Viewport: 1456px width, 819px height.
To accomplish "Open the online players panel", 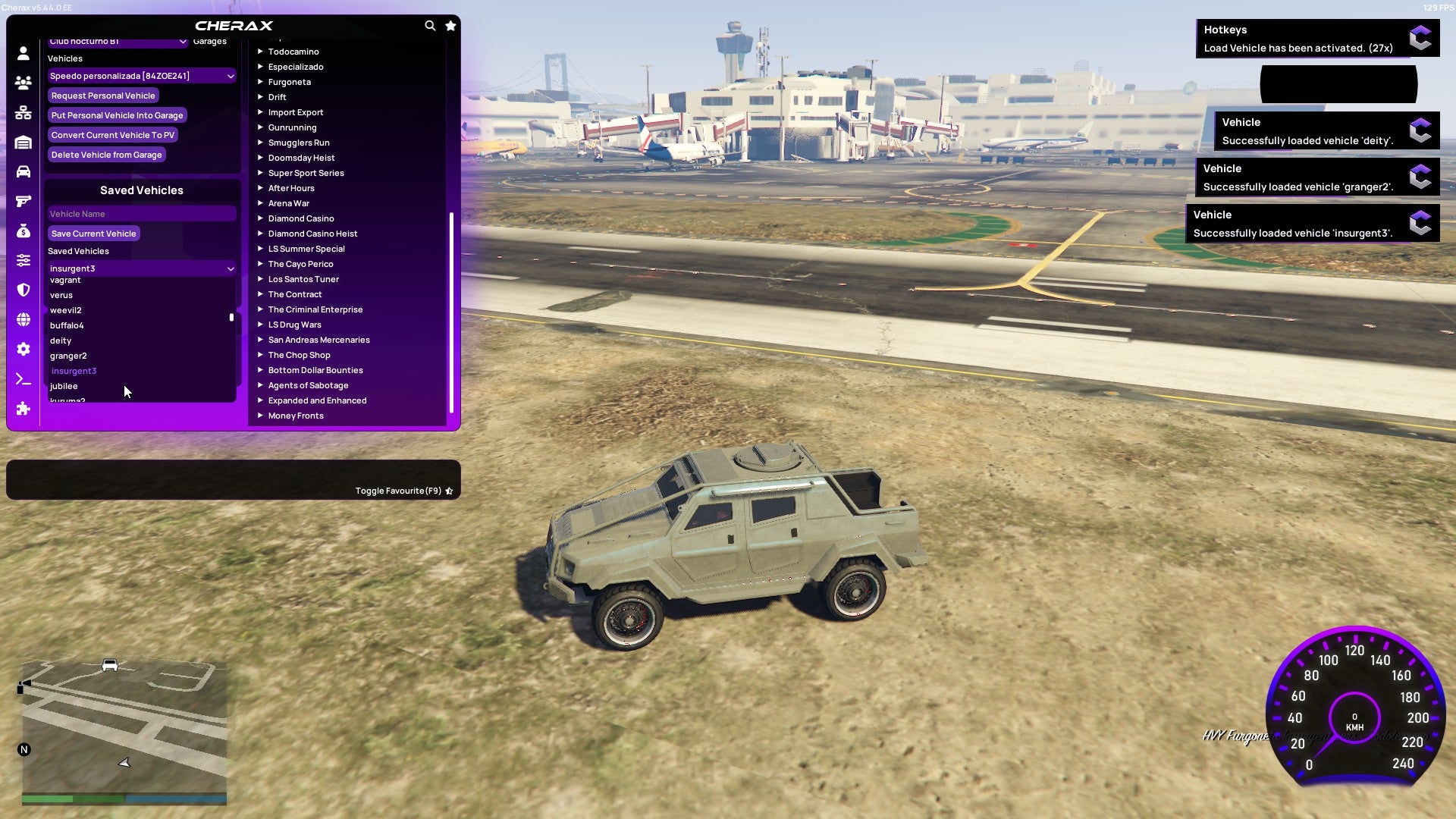I will point(23,83).
